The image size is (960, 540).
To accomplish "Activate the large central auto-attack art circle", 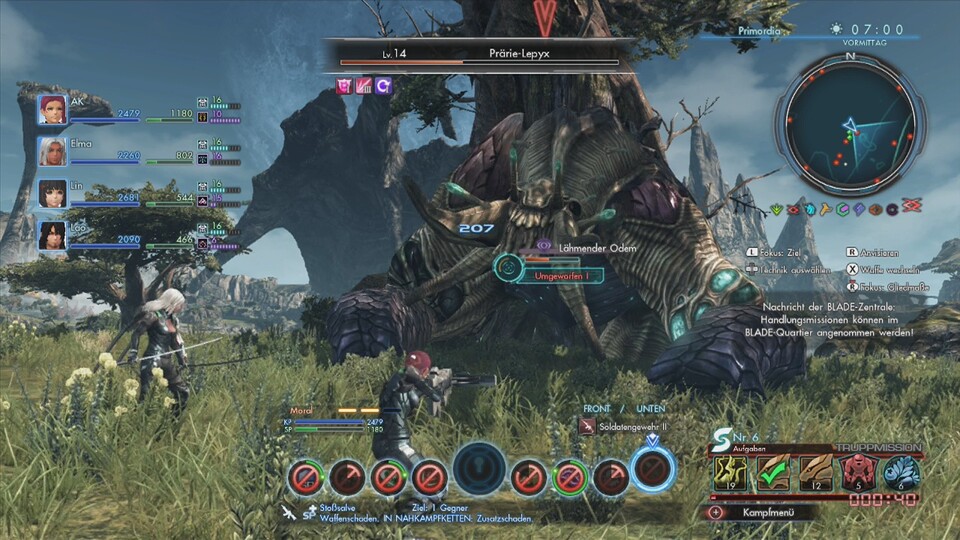I will pos(479,468).
